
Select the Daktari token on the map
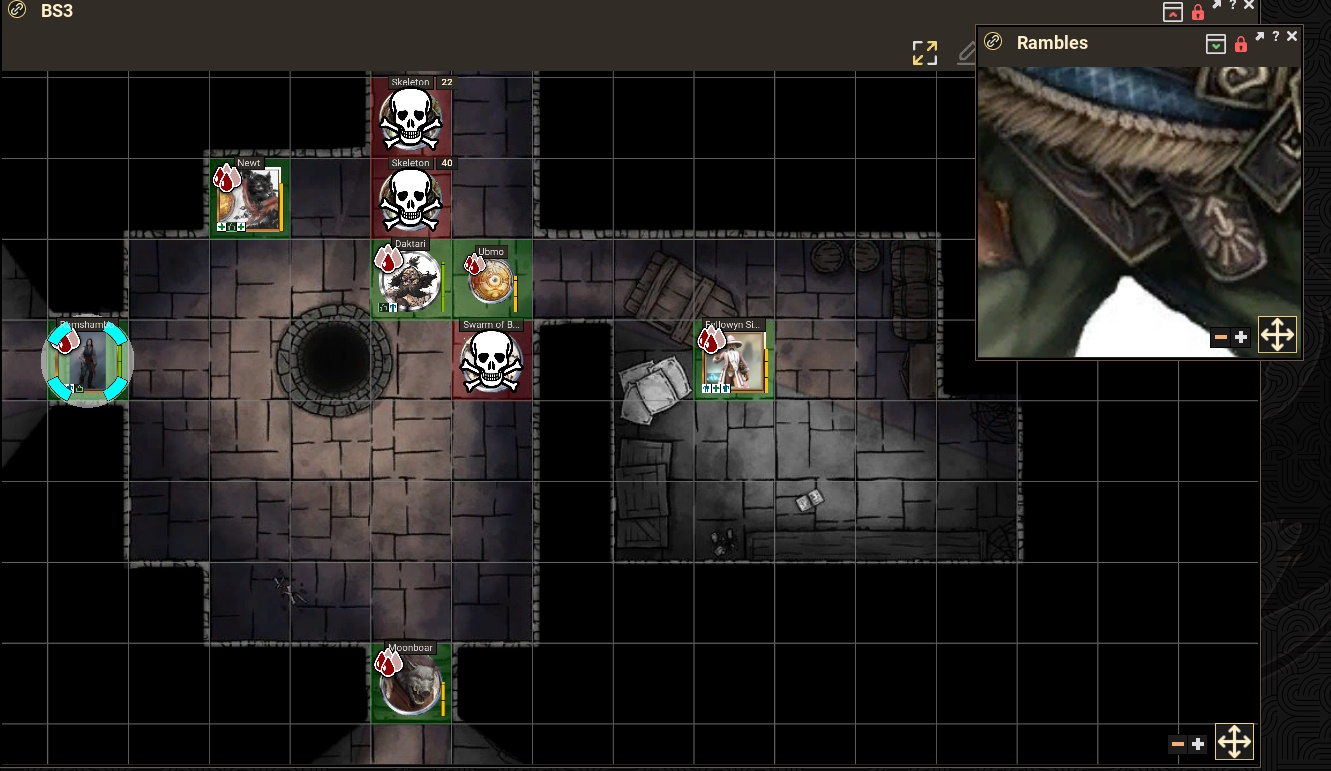coord(410,281)
